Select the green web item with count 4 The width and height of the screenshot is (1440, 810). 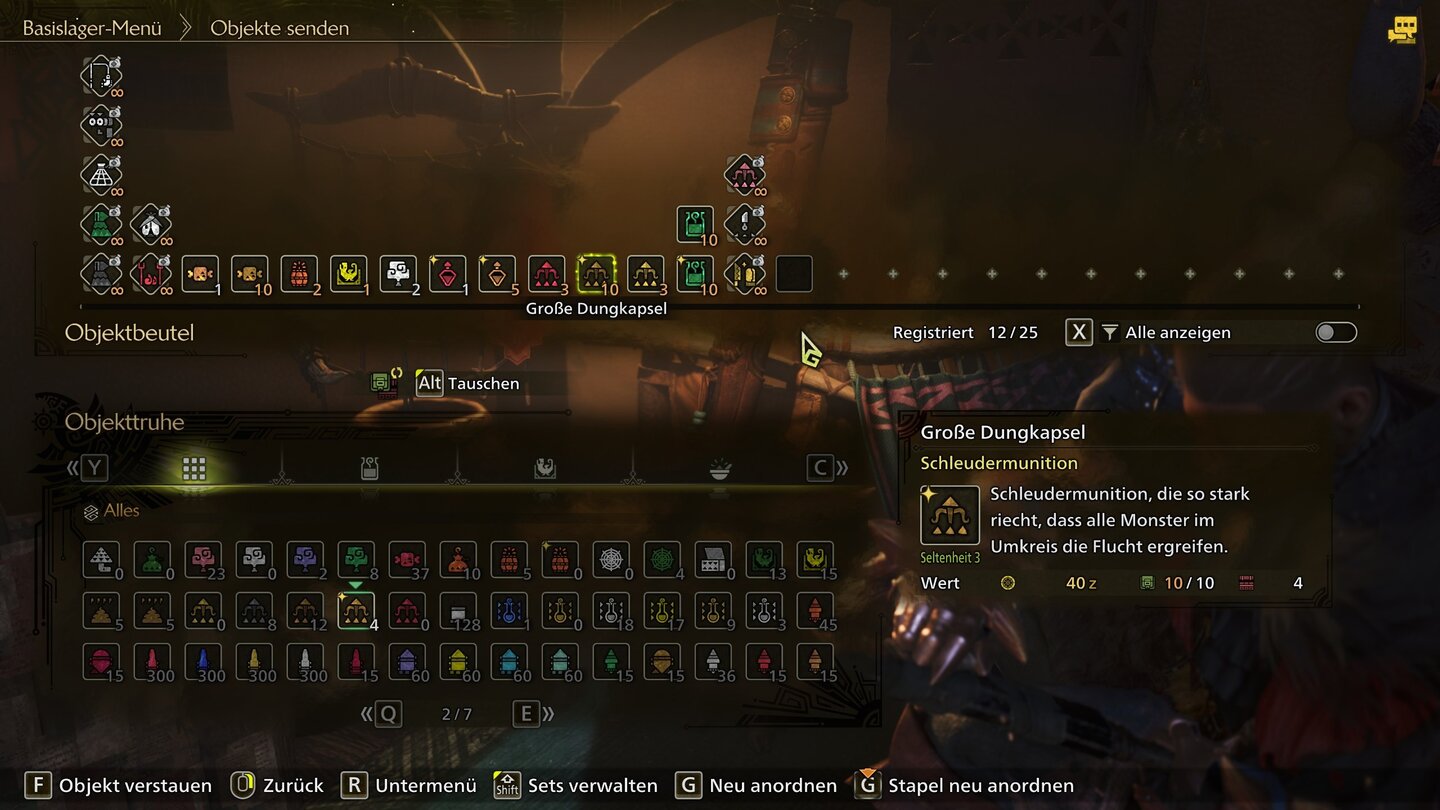[x=661, y=560]
